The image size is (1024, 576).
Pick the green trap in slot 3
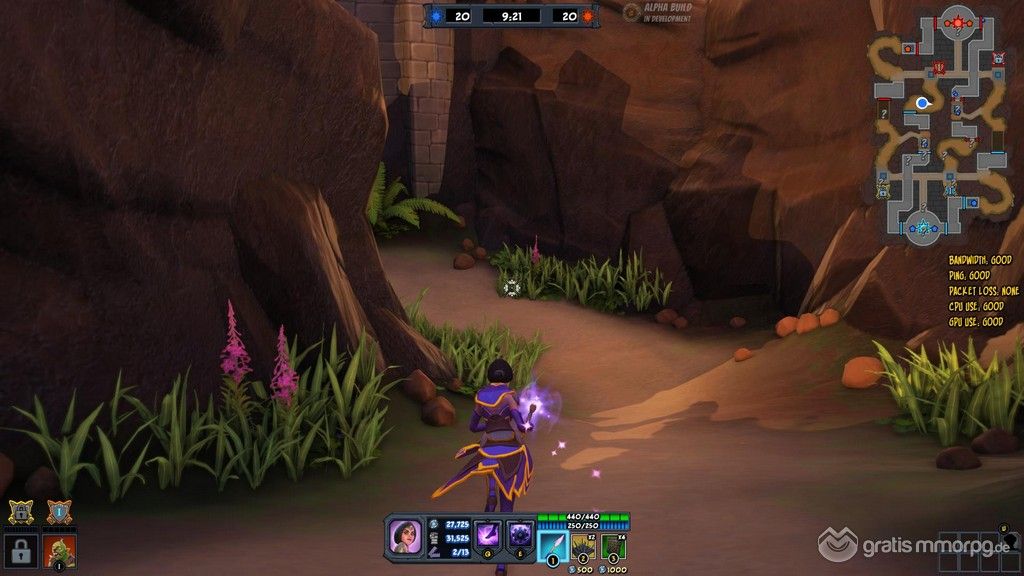[614, 546]
